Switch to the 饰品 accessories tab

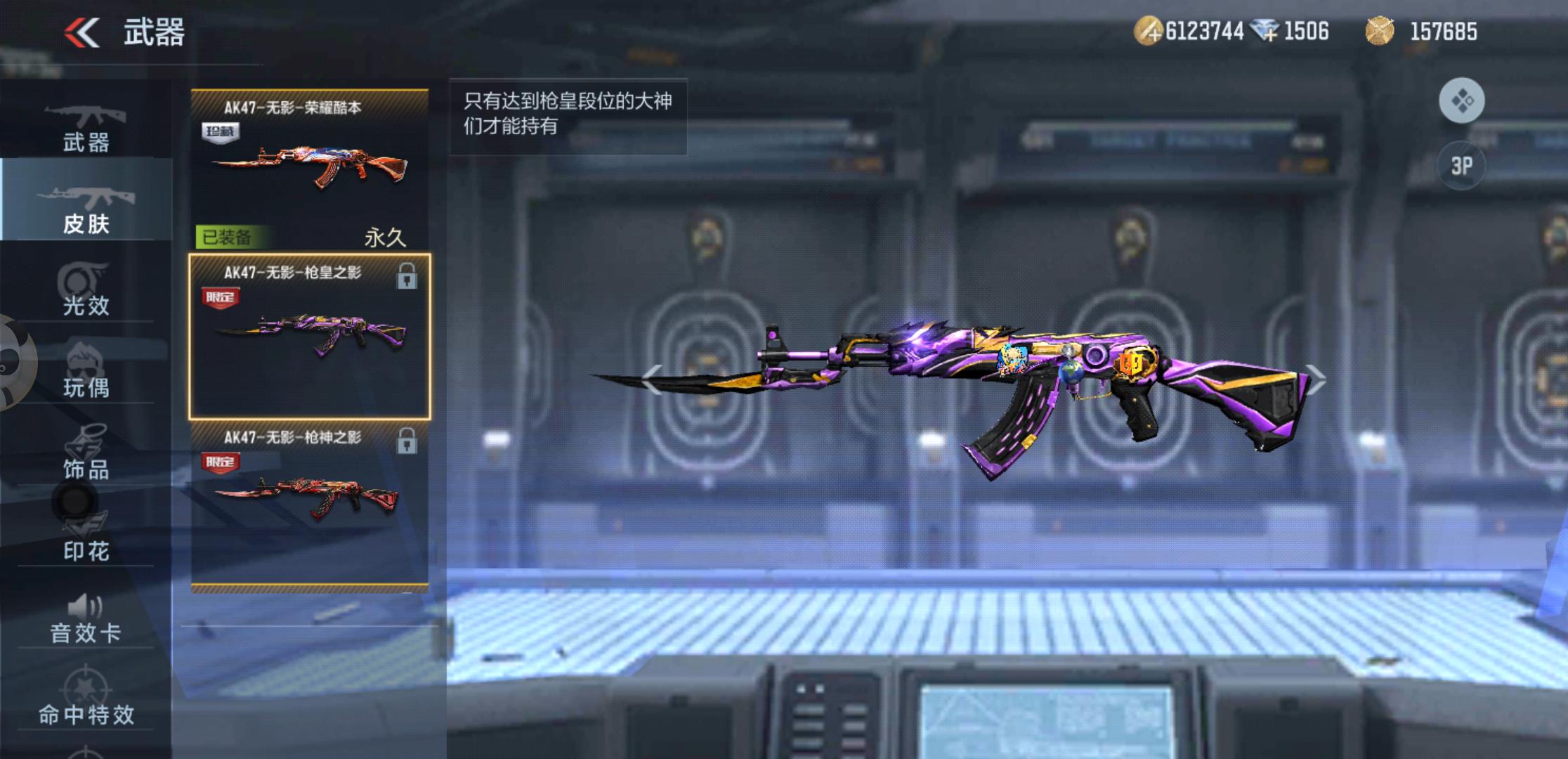[x=86, y=453]
